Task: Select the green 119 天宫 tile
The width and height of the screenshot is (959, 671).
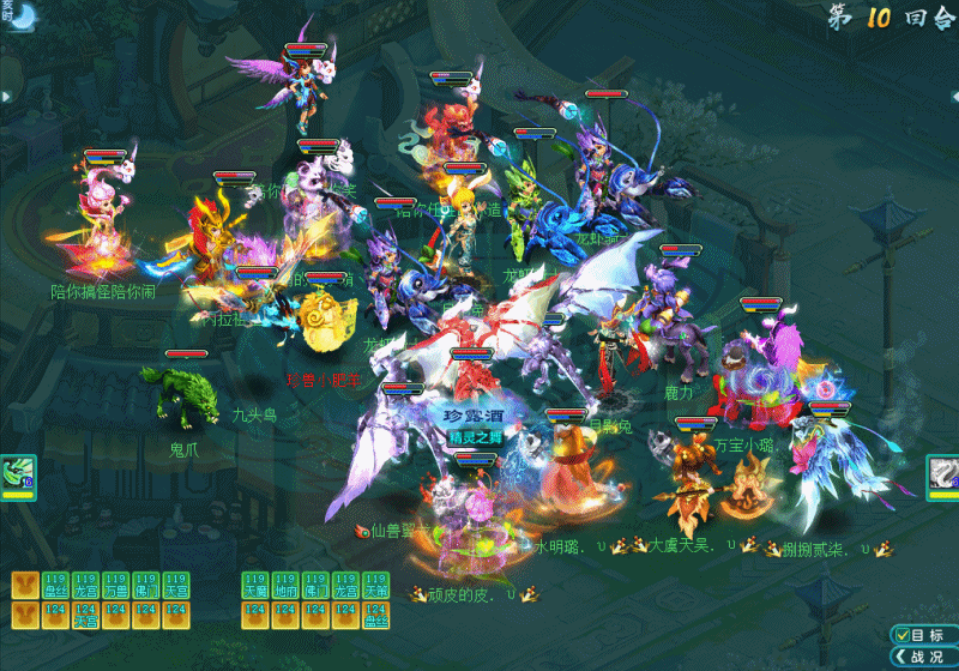Action: click(x=176, y=585)
